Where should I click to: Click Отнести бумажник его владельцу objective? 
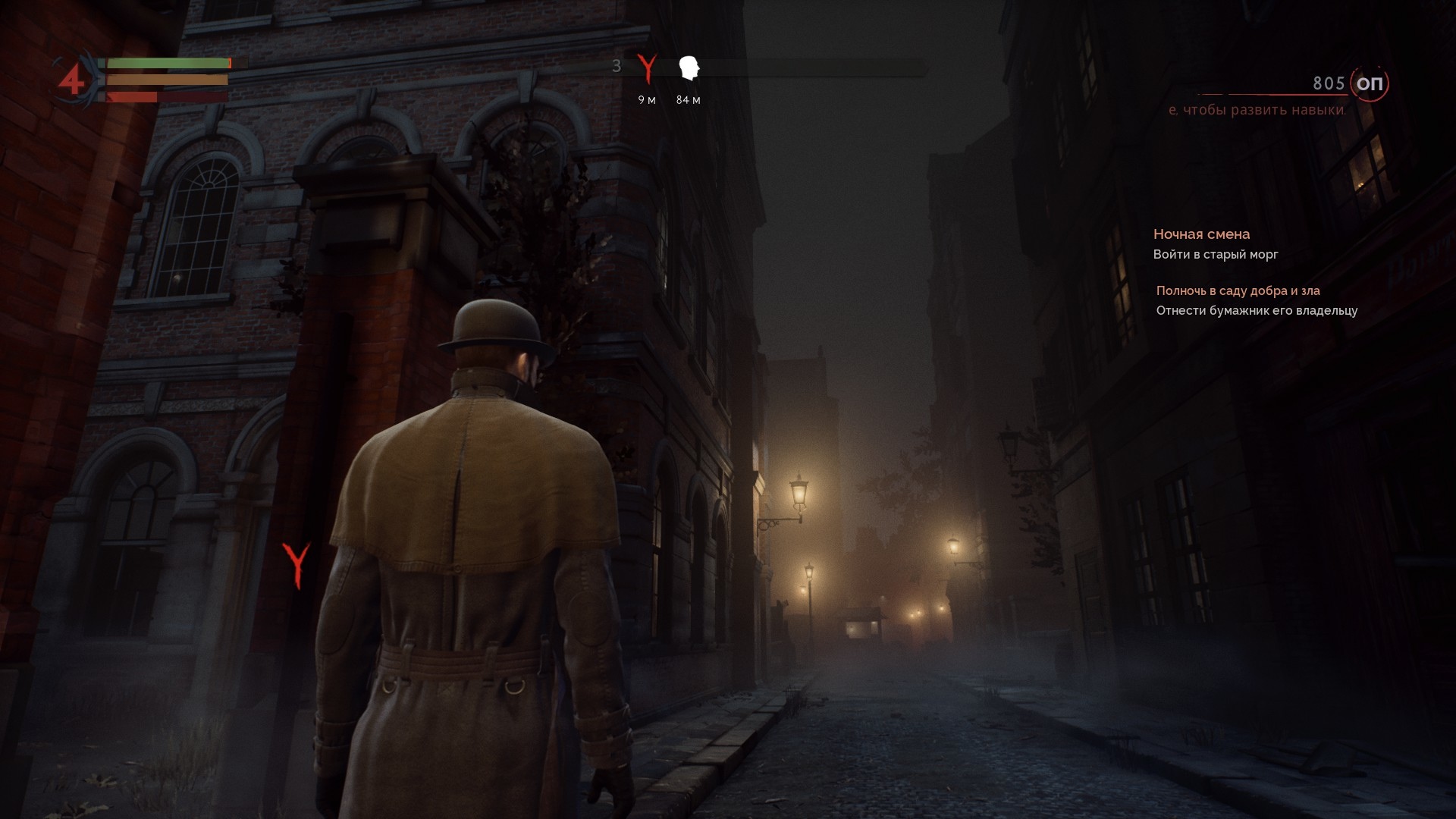click(1259, 311)
